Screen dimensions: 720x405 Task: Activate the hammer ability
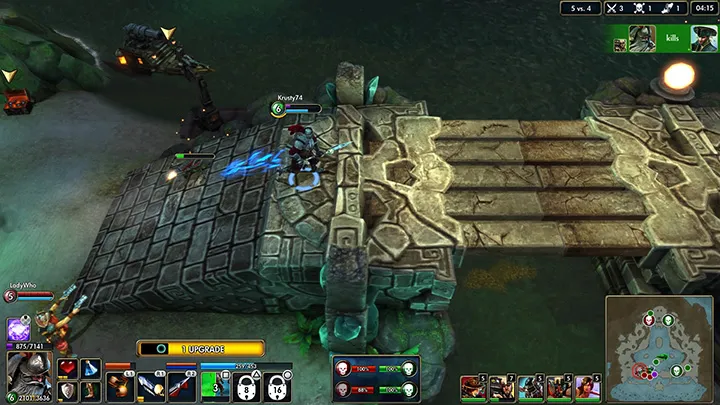click(119, 386)
